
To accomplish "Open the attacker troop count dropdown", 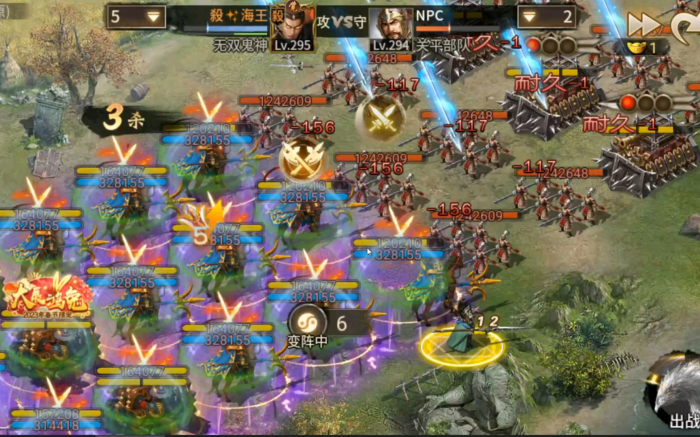I will [x=153, y=17].
